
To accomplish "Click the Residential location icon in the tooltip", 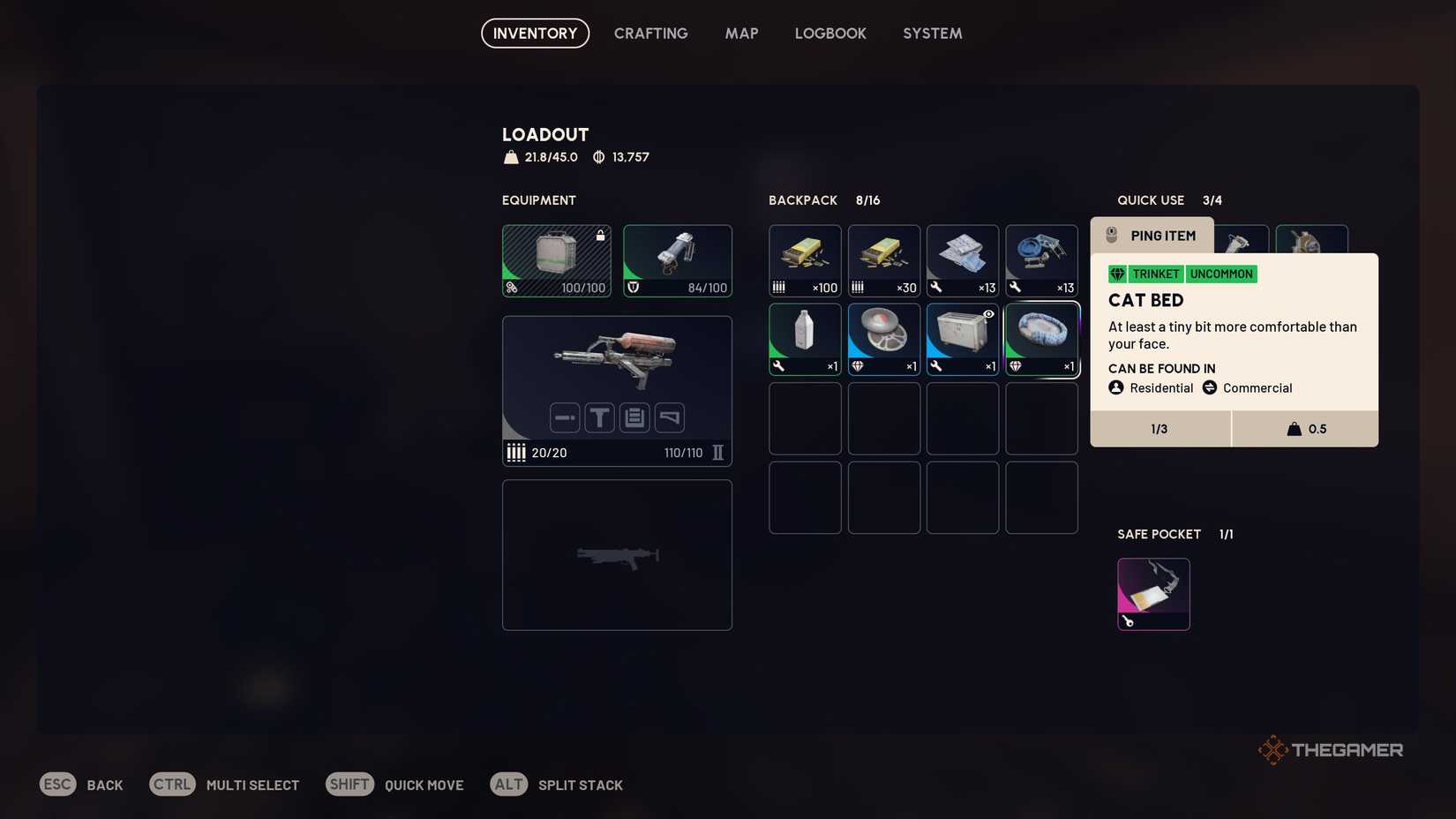I will [x=1115, y=387].
